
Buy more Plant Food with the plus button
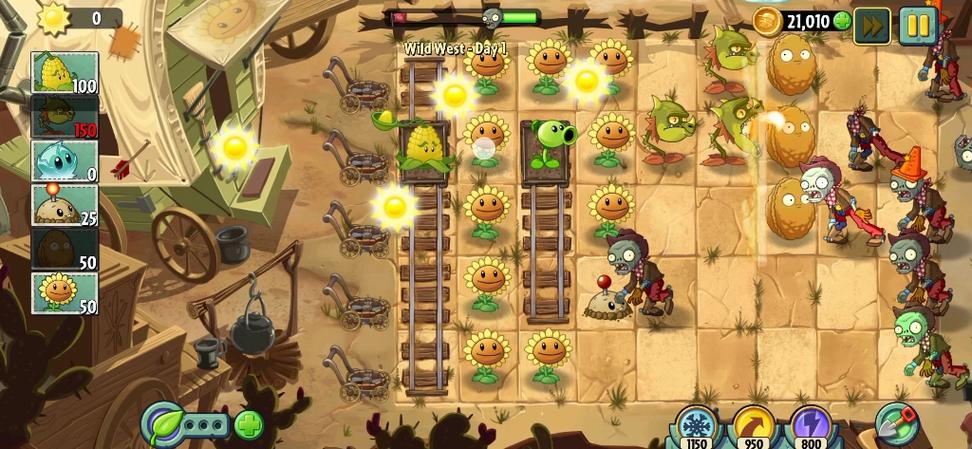click(x=248, y=425)
